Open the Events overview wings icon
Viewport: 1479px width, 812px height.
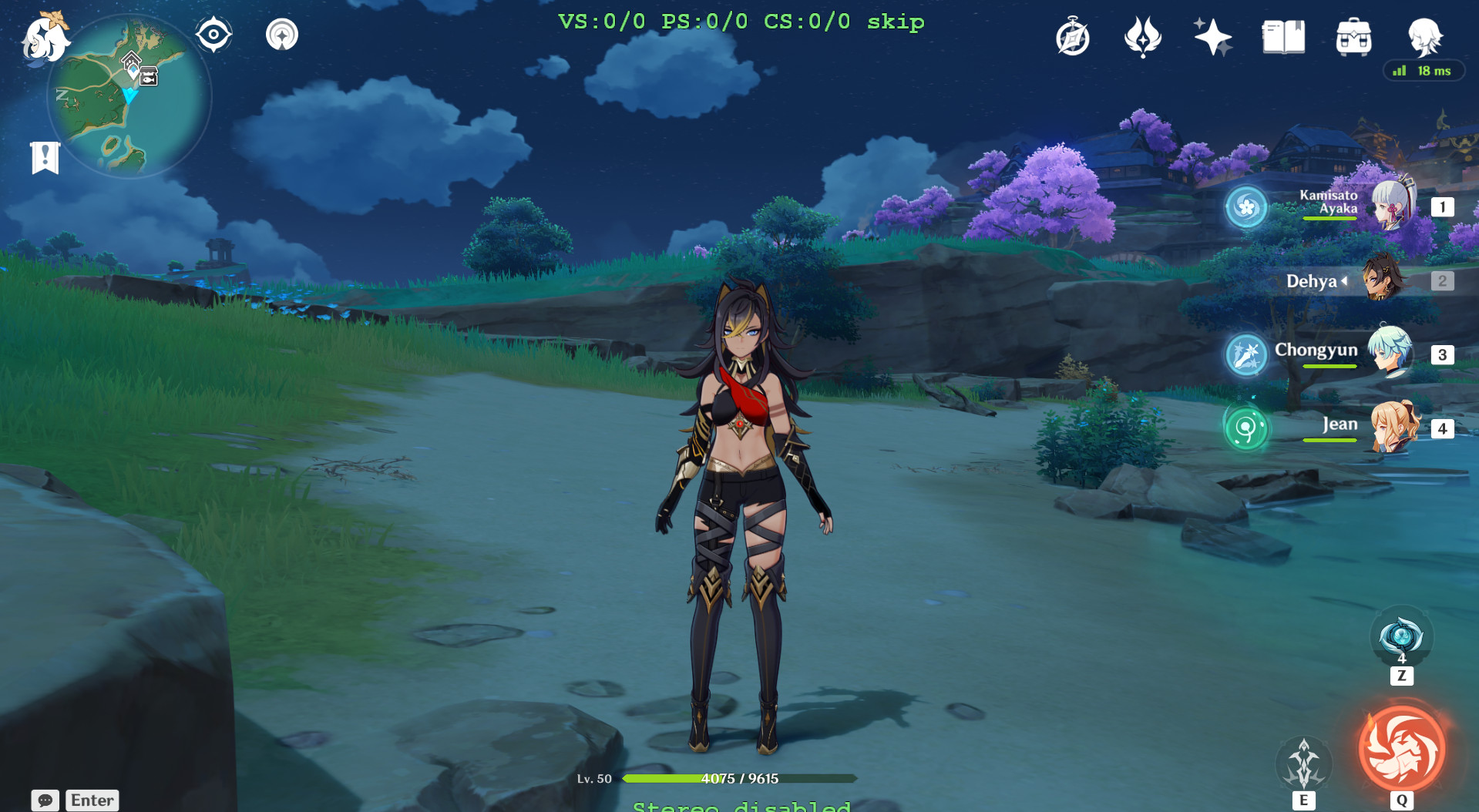tap(1141, 36)
